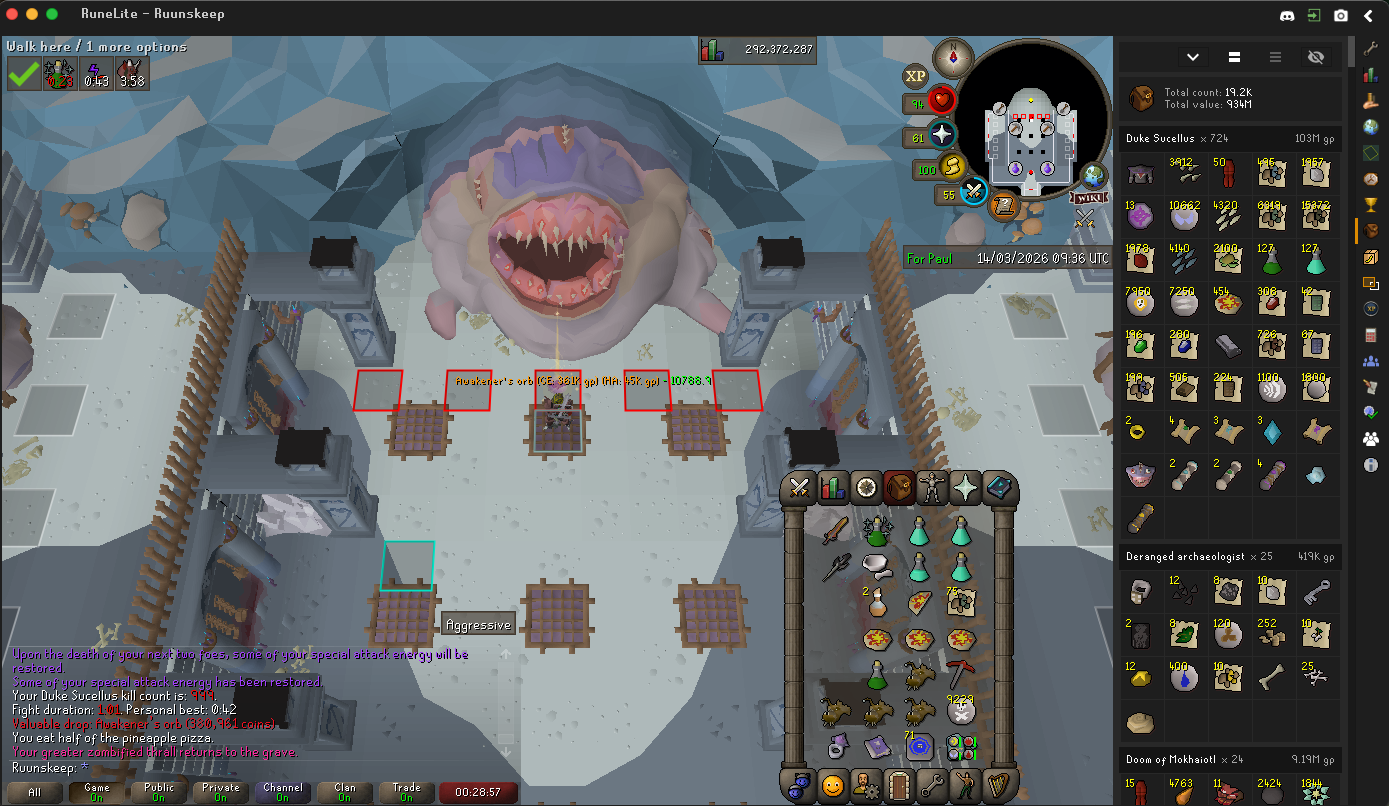Viewport: 1389px width, 806px height.
Task: Click the RuneLite screenshot camera button
Action: (1340, 15)
